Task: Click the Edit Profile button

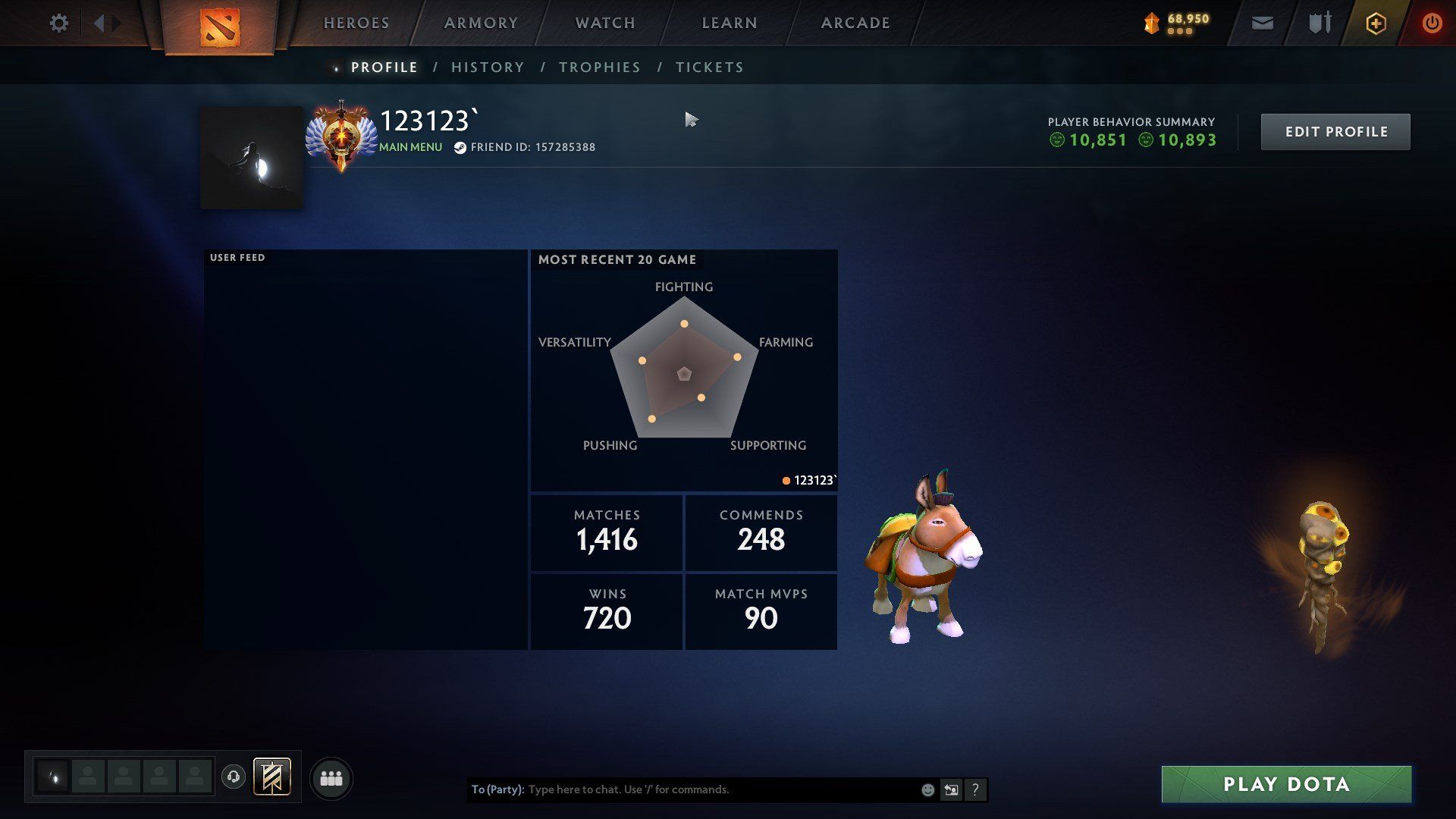Action: click(1335, 132)
